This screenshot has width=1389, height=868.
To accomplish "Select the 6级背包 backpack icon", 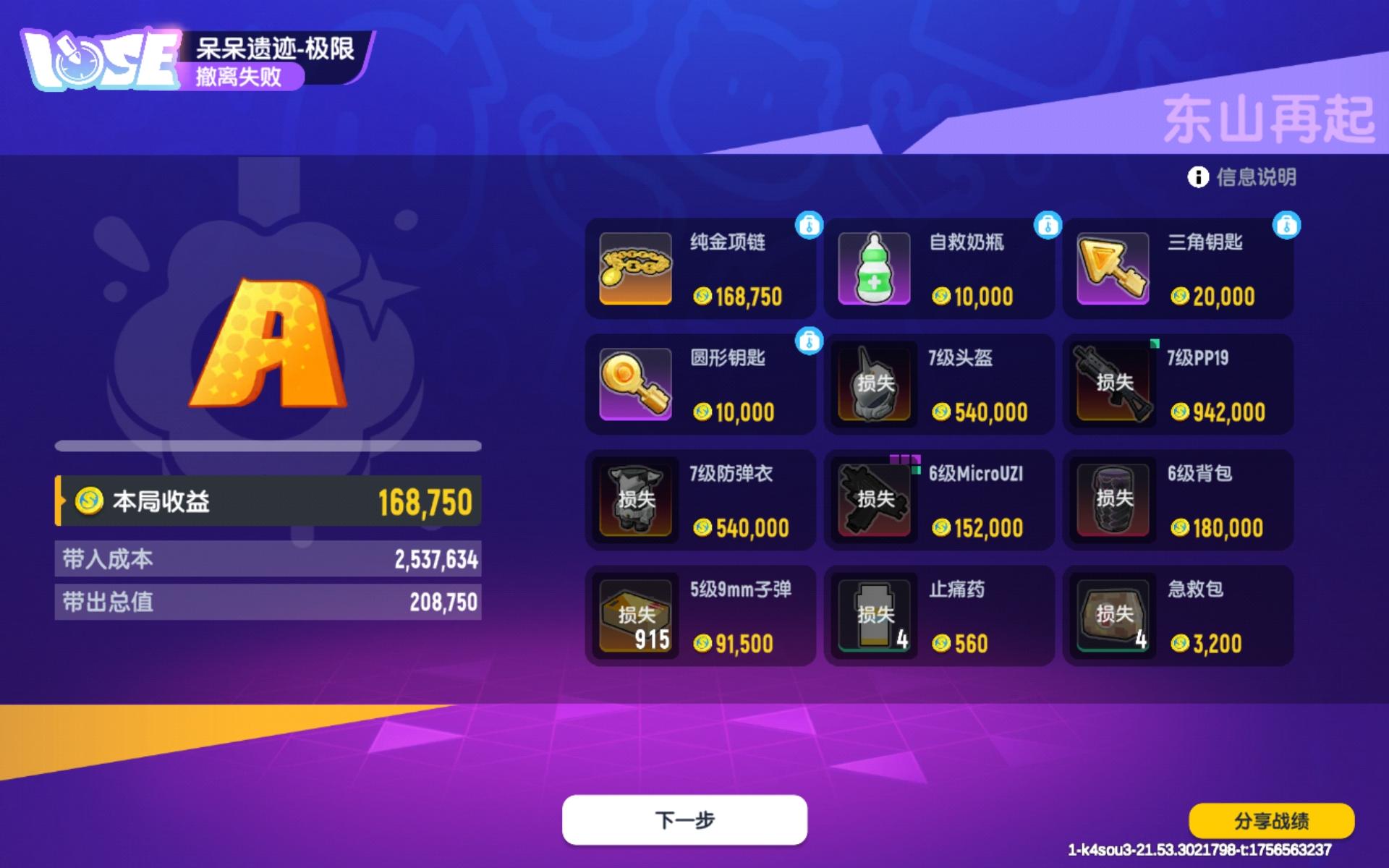I will tap(1111, 499).
